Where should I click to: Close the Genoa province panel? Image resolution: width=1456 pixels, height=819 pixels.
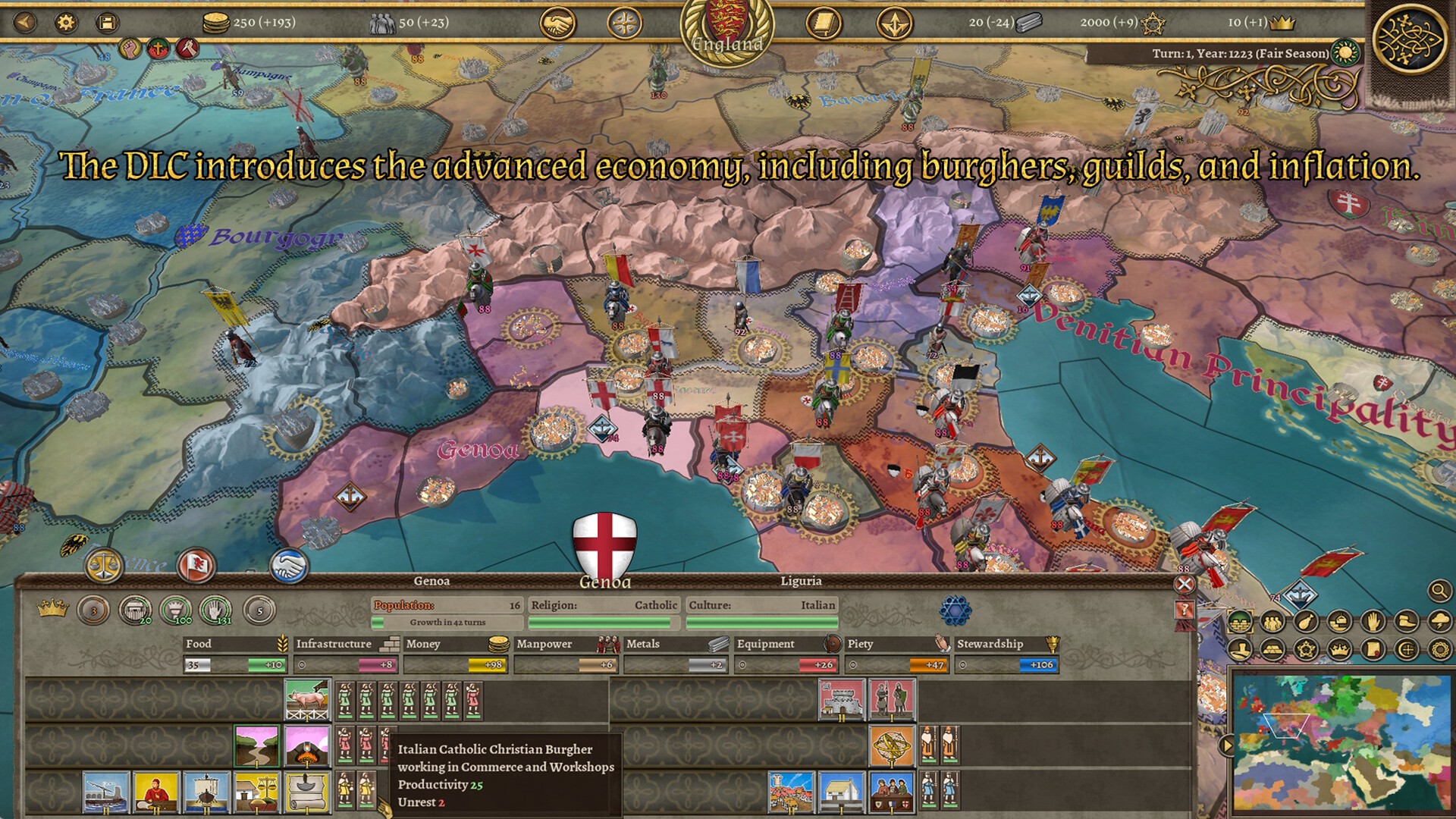1184,583
